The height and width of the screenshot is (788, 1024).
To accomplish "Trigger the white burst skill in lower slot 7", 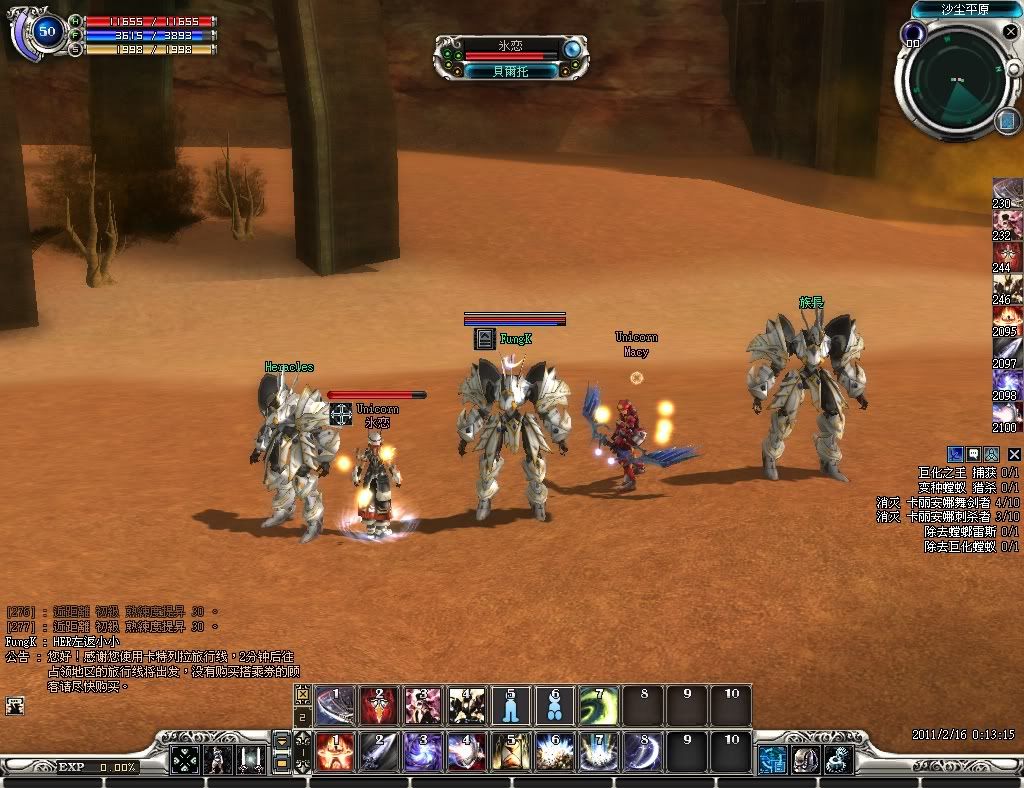I will tap(598, 752).
